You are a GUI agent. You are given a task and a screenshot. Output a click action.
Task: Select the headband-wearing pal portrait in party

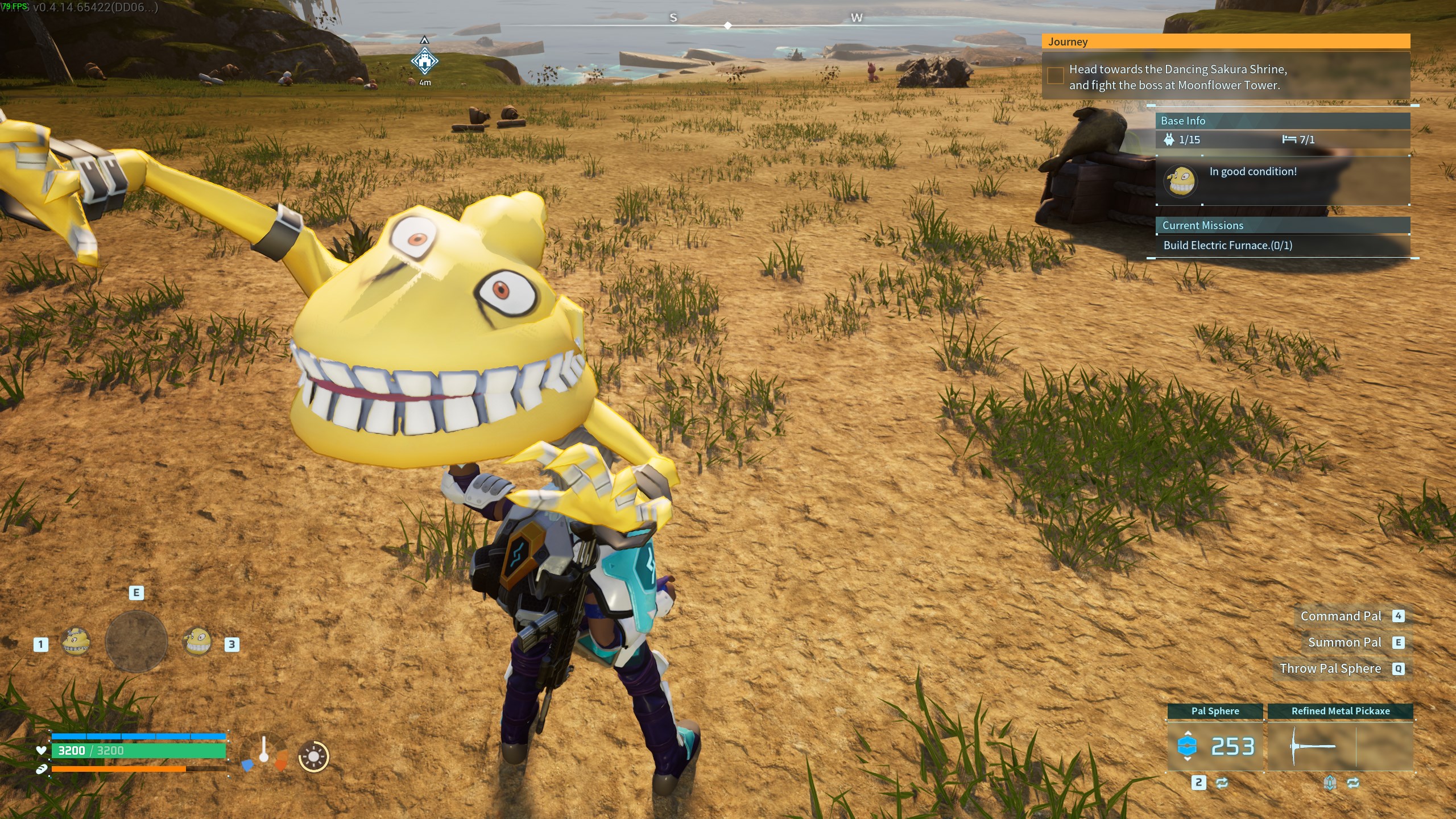coord(76,642)
